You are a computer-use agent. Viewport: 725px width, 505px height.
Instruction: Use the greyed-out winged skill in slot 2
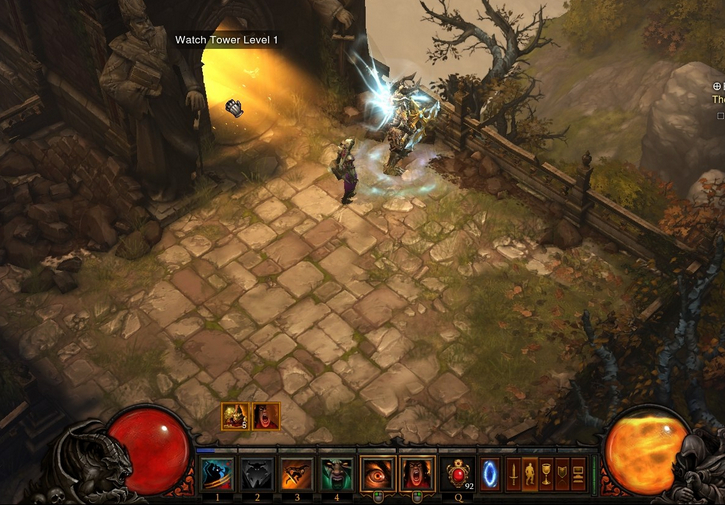coord(257,472)
